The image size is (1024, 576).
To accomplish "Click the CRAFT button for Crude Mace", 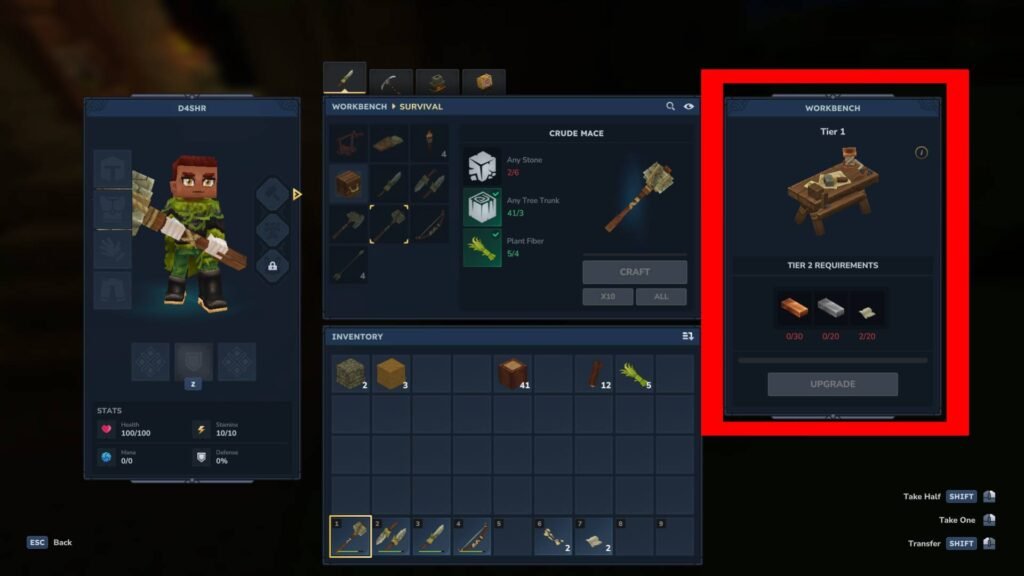I will coord(634,272).
